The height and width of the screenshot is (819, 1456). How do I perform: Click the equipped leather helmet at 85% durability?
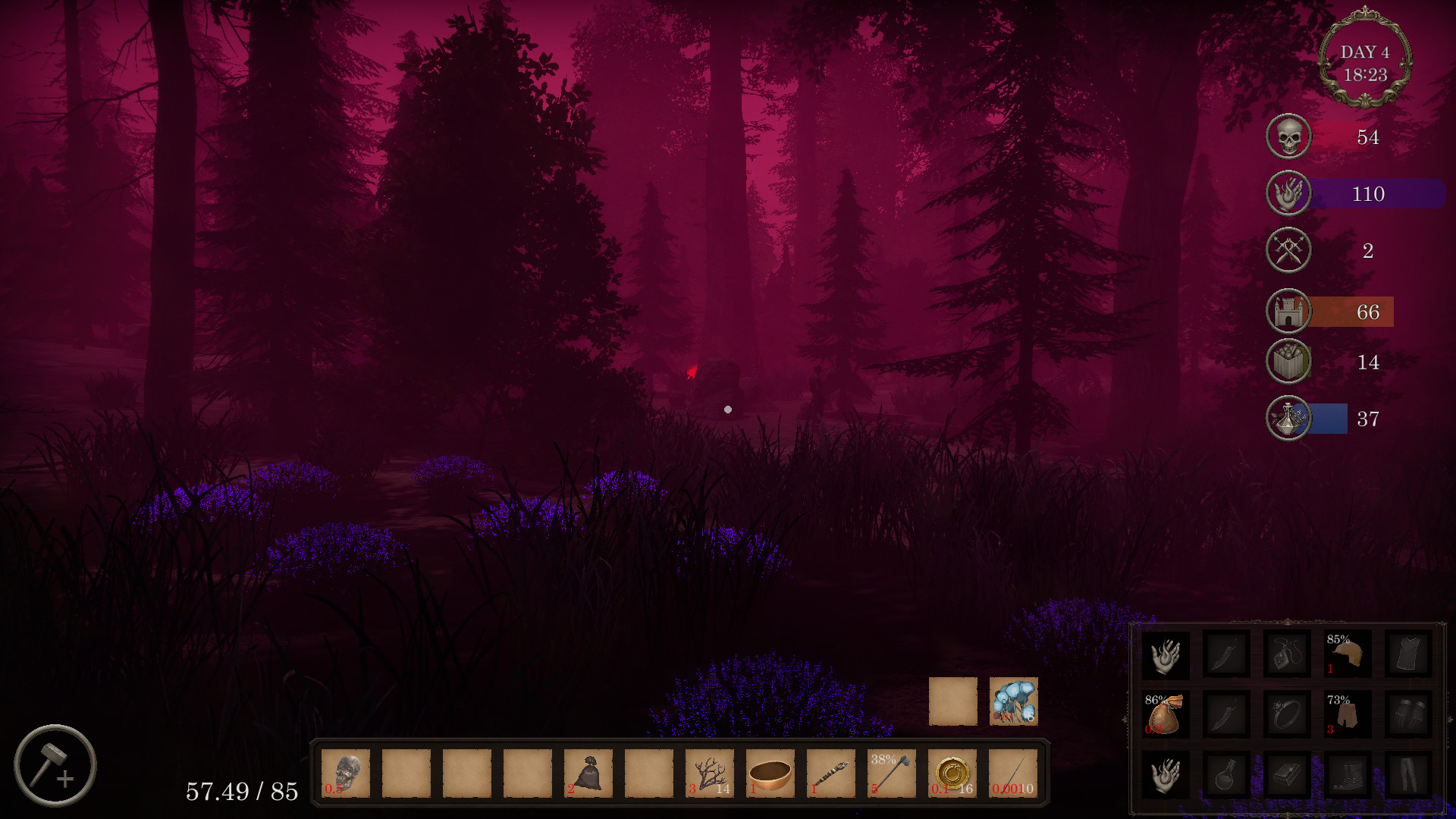coord(1347,654)
